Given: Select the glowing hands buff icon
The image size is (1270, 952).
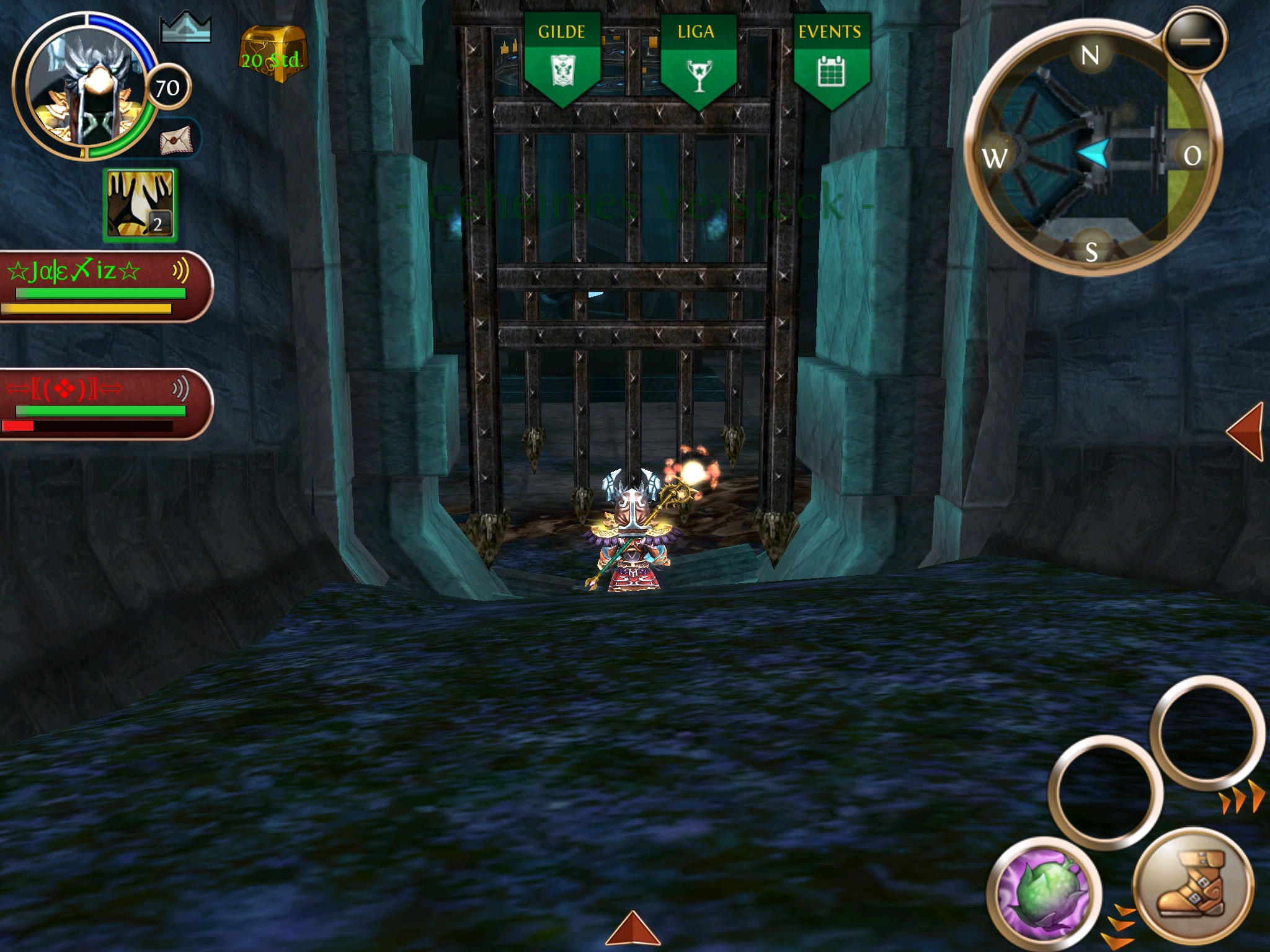Looking at the screenshot, I should coord(140,205).
